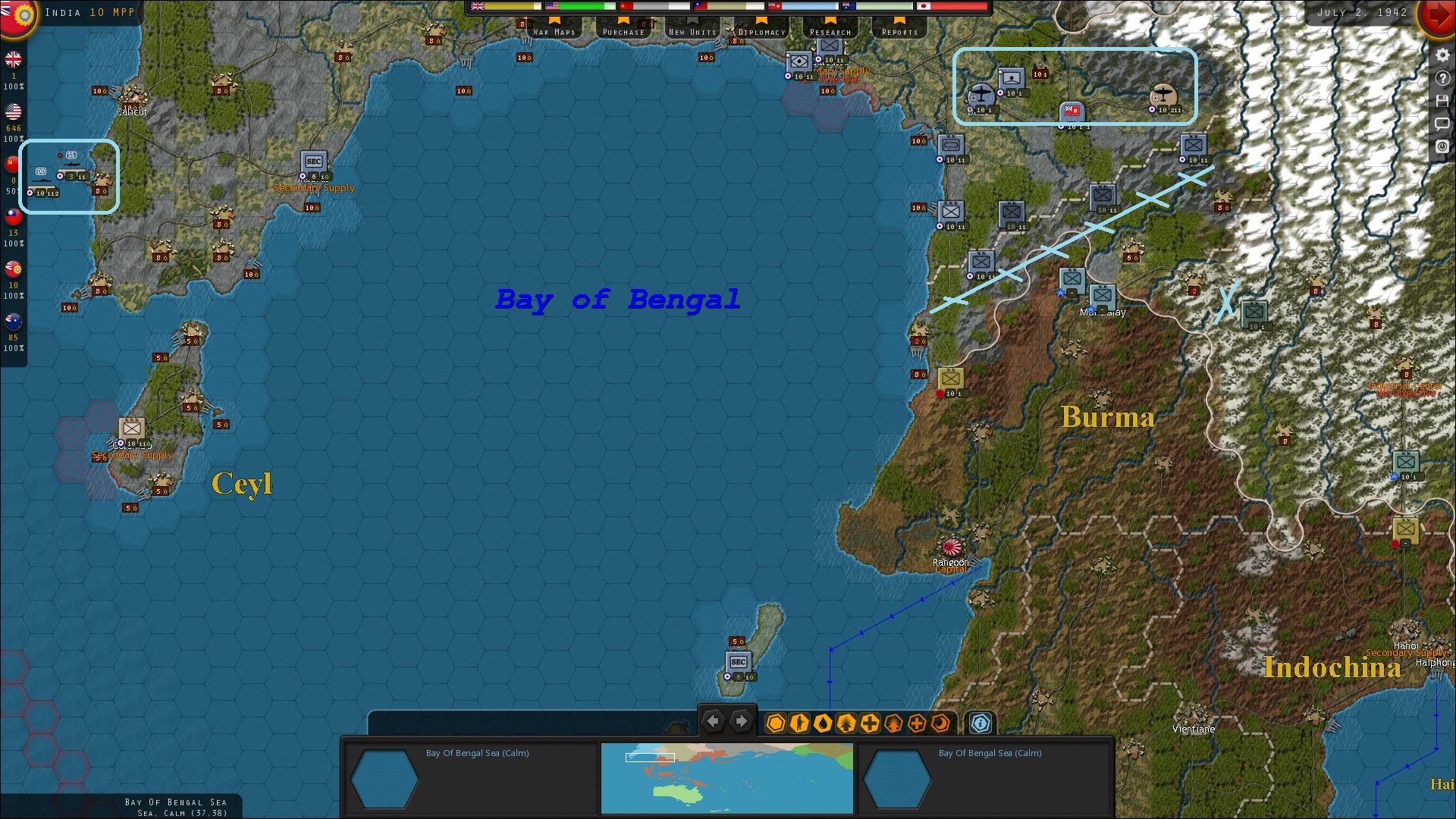Save the game with the floppy disk icon
This screenshot has height=819, width=1456.
coord(1444,101)
